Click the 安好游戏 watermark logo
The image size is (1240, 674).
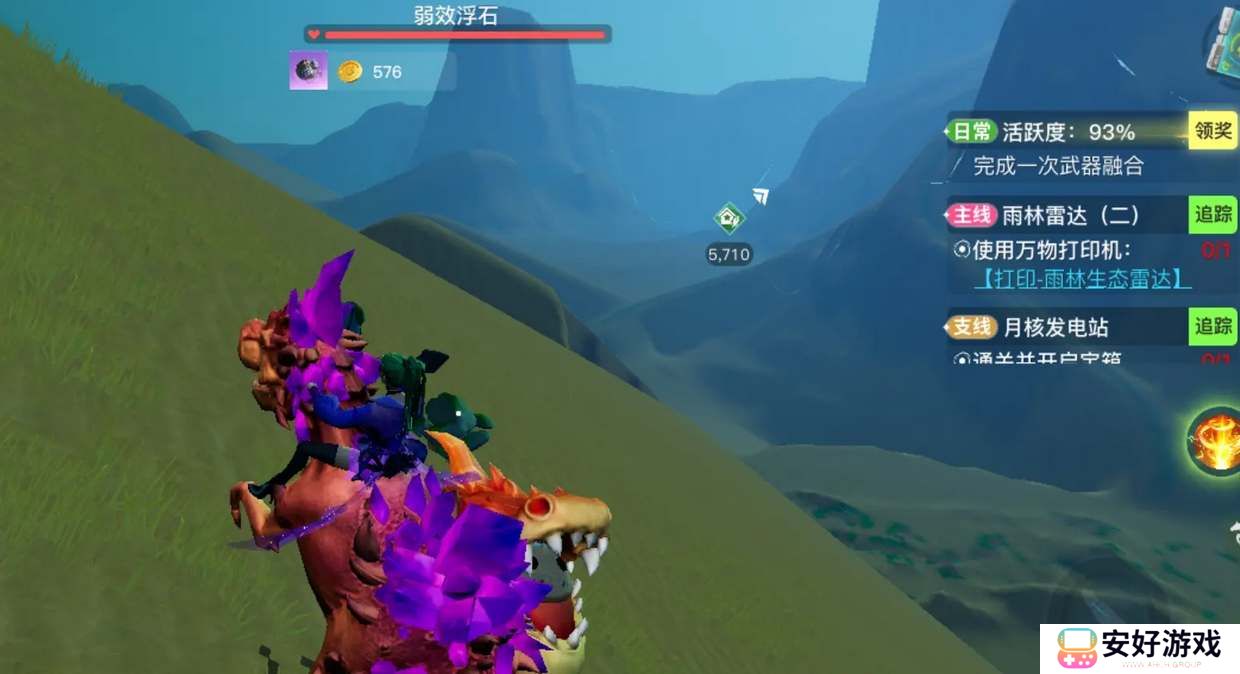[1140, 648]
